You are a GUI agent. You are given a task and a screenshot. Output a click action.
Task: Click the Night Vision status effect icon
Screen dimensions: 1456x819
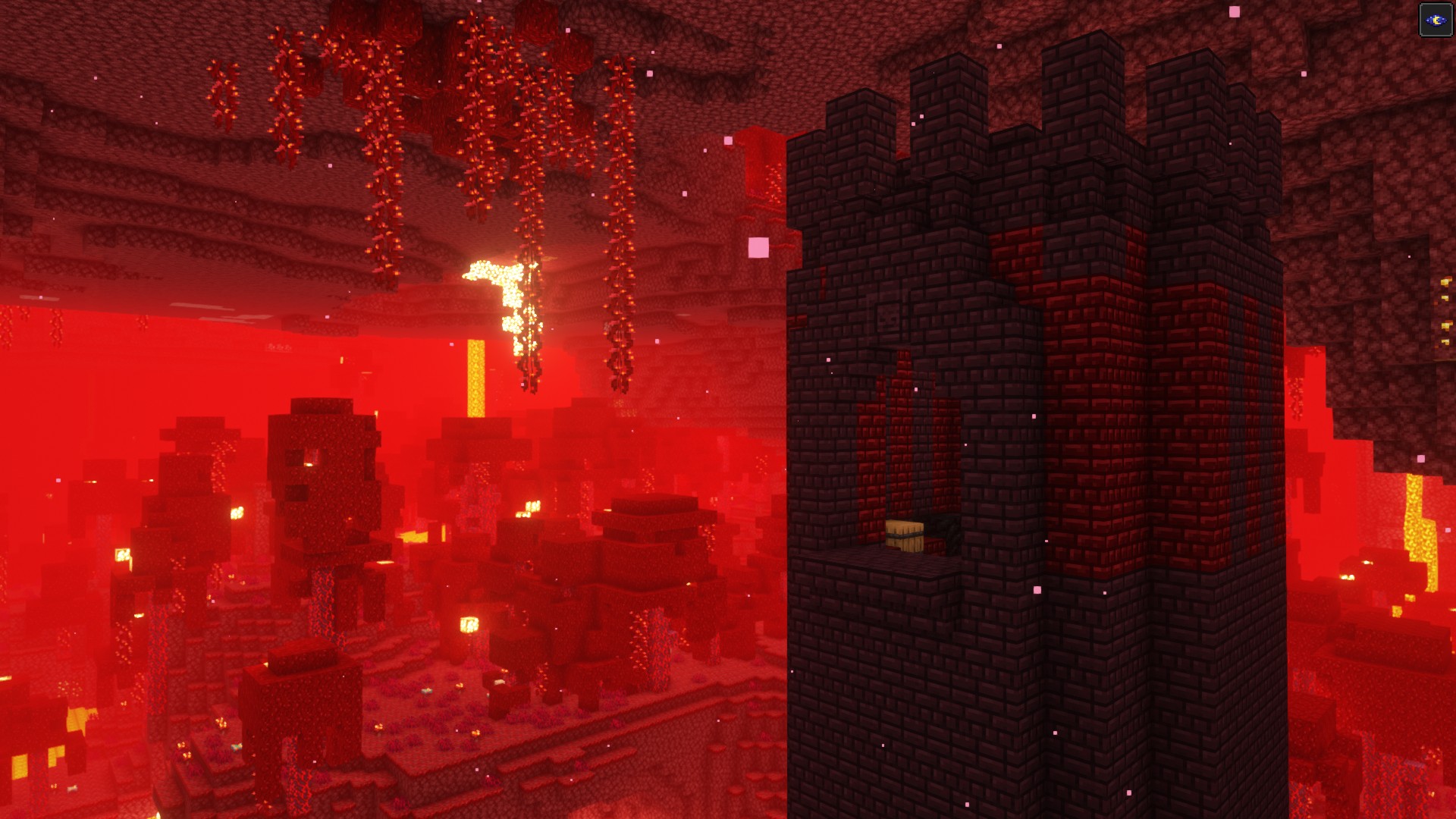1435,20
